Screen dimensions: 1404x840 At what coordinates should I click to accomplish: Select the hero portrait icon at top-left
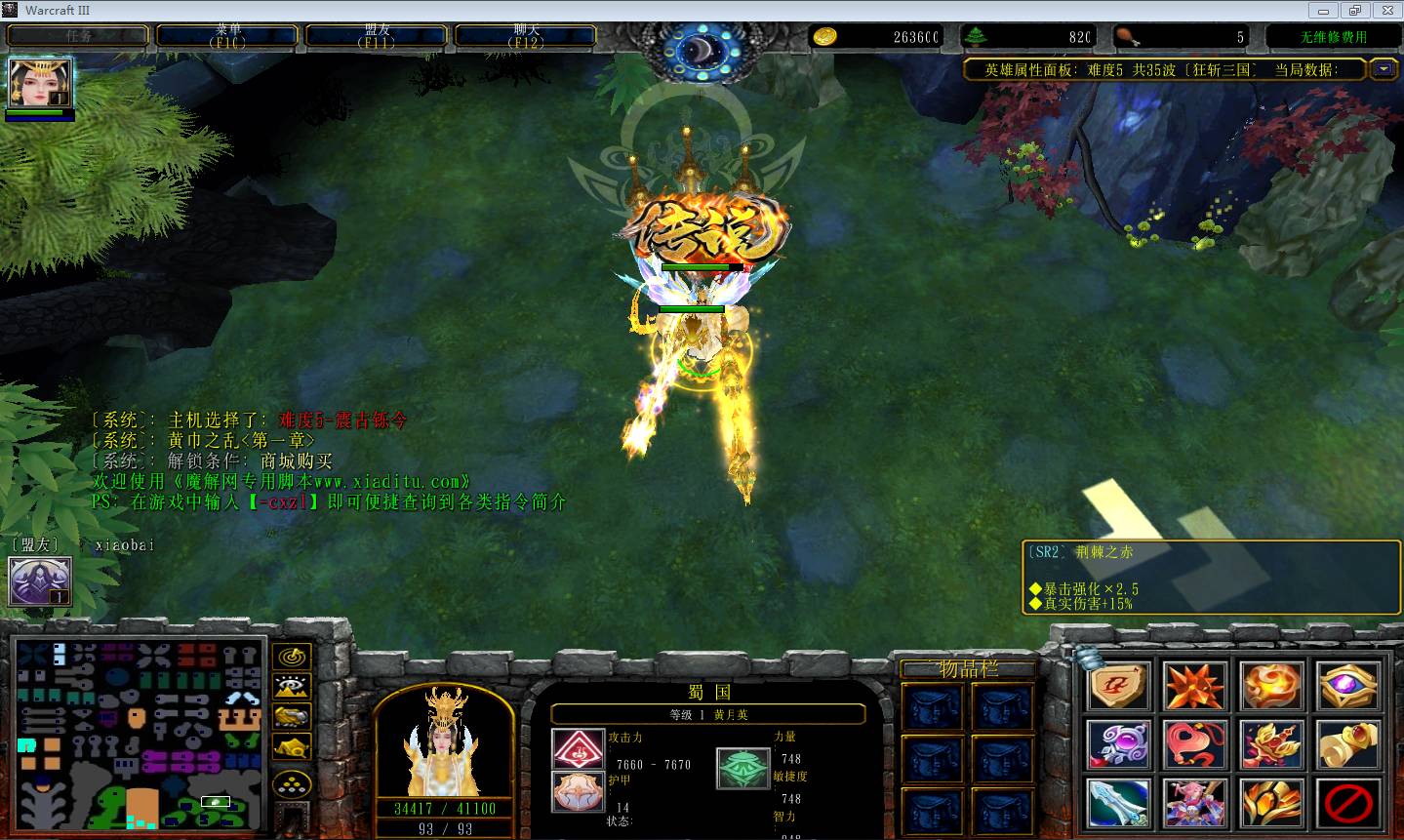[40, 83]
